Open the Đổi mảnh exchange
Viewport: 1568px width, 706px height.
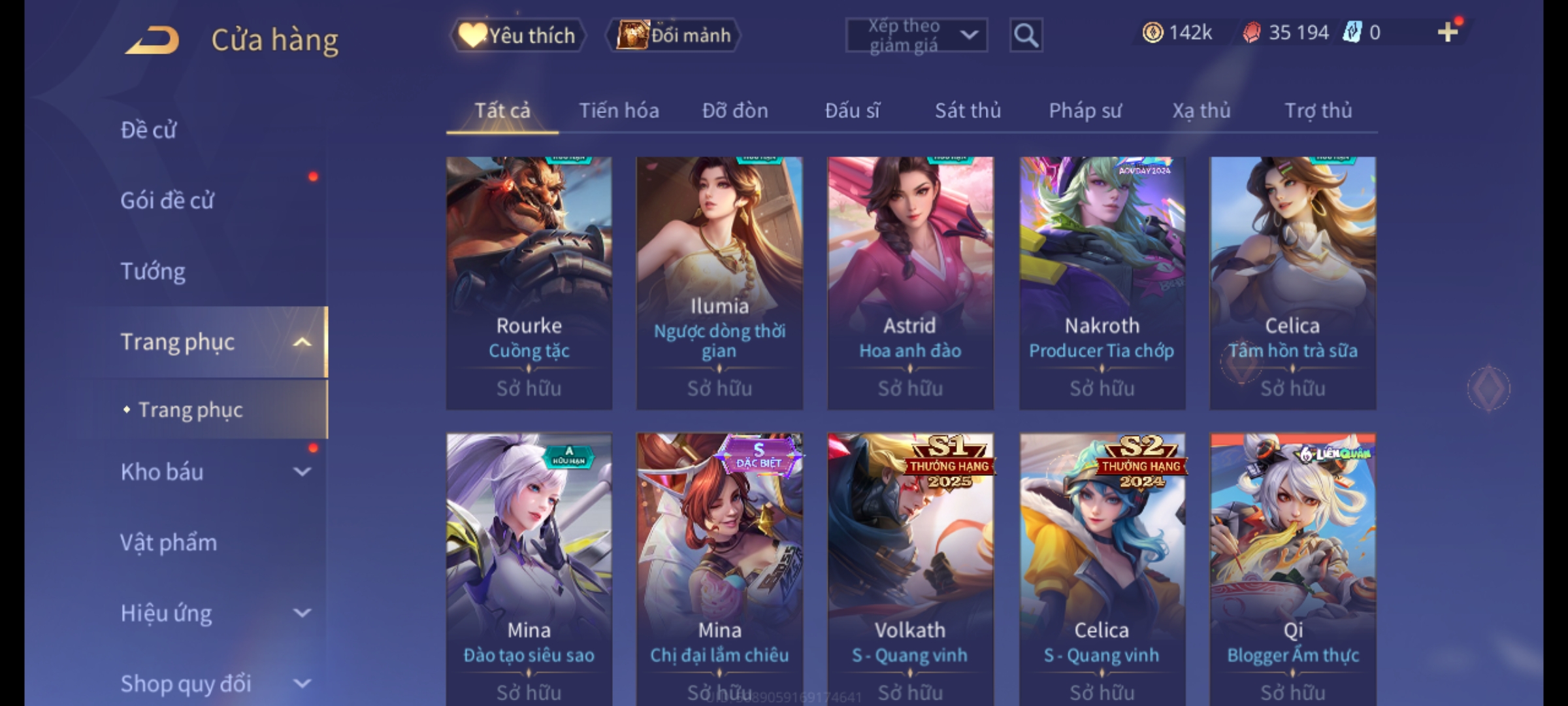674,35
